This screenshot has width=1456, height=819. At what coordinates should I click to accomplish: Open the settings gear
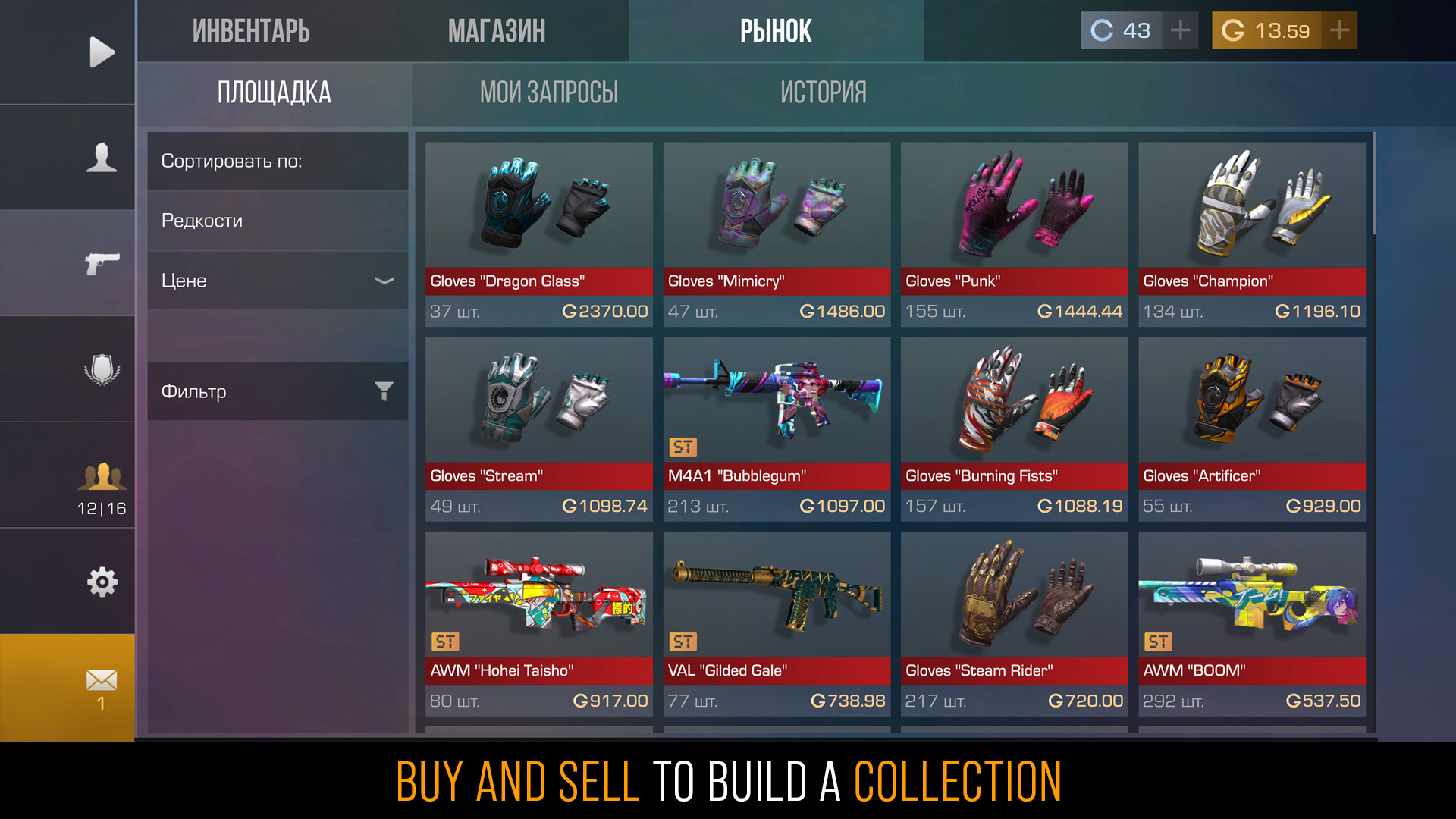tap(101, 582)
